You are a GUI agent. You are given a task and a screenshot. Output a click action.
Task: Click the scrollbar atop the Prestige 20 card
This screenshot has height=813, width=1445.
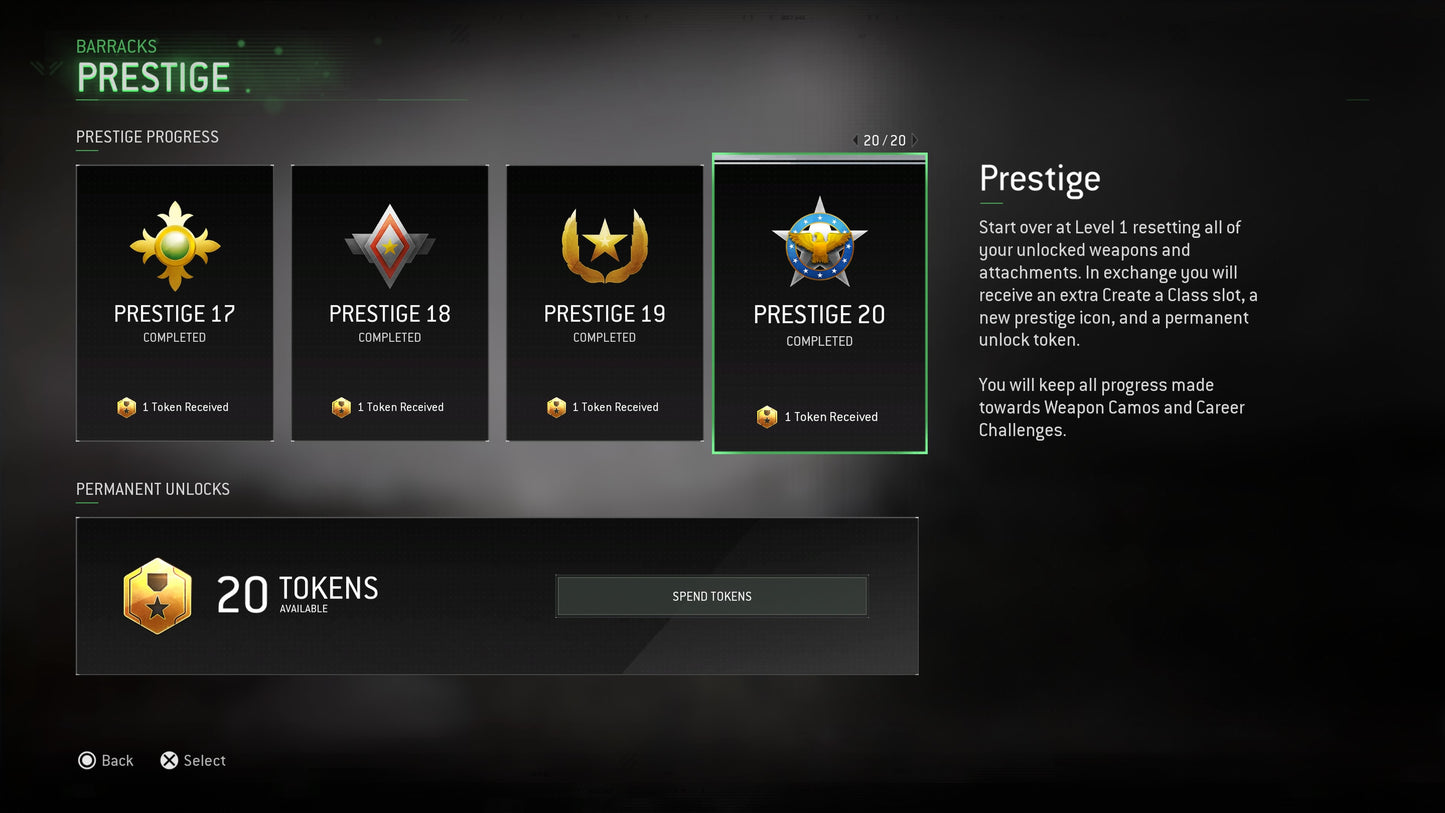pyautogui.click(x=819, y=160)
